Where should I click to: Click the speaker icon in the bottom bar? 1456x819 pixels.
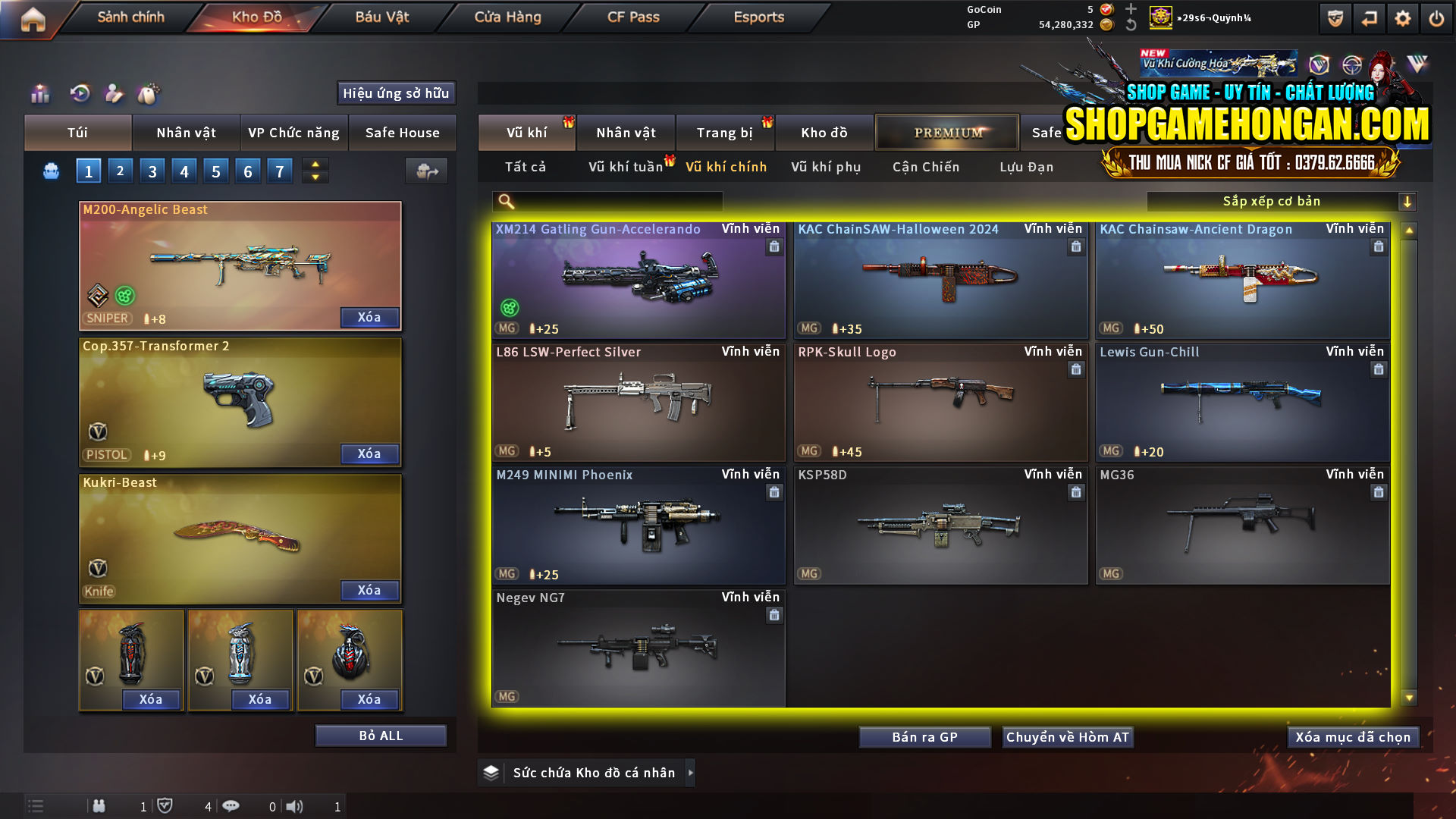click(x=295, y=806)
